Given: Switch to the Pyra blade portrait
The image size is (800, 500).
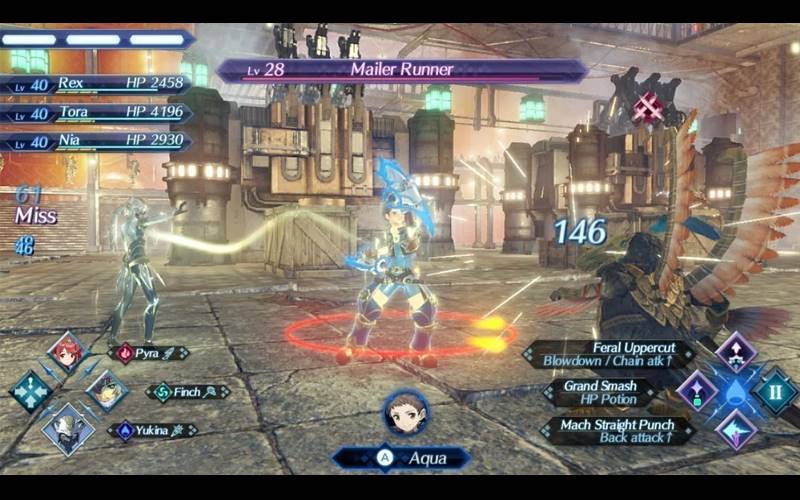Looking at the screenshot, I should pos(68,353).
